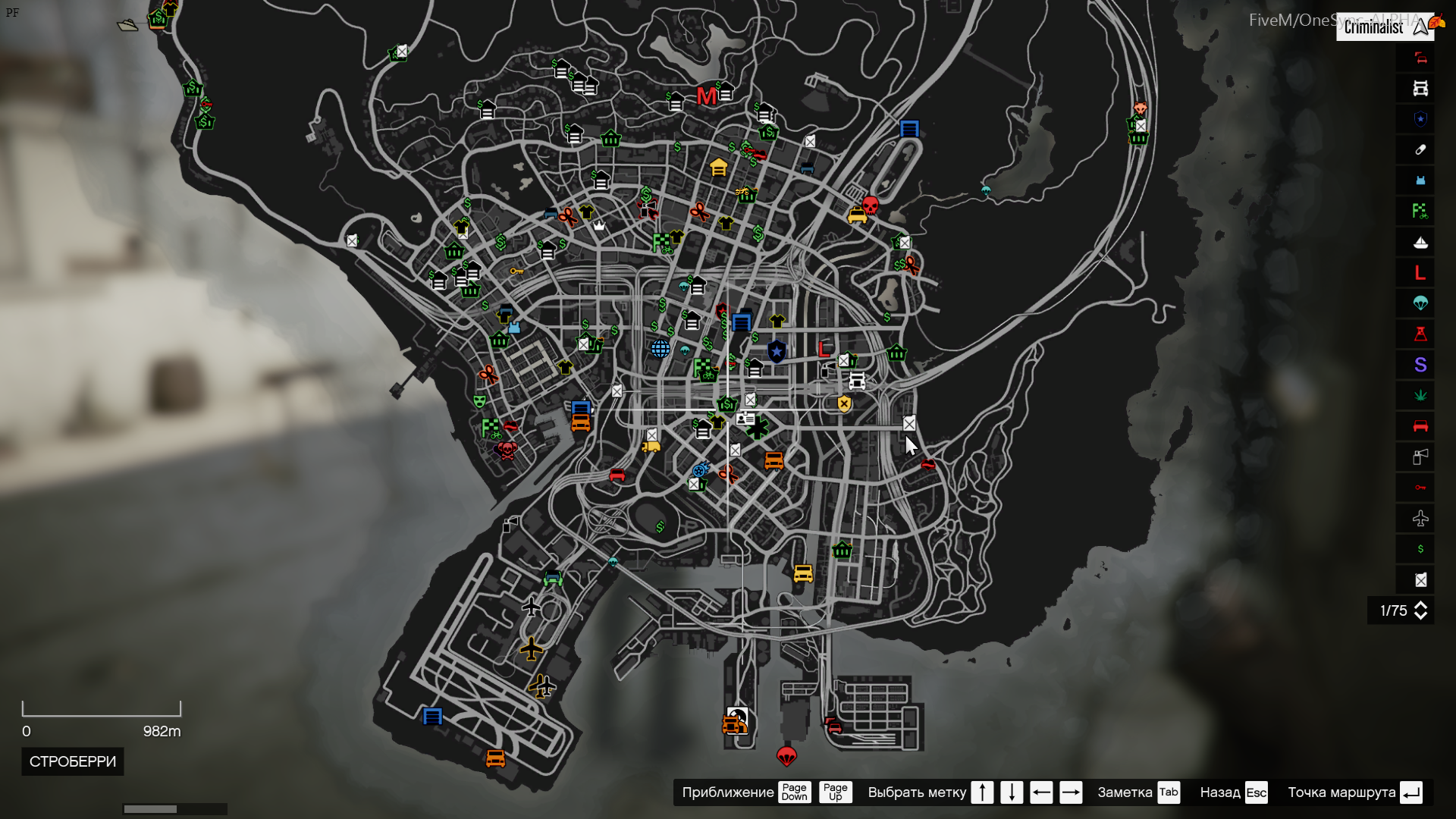
Task: Select the red letter L legend entry
Action: tap(1420, 273)
